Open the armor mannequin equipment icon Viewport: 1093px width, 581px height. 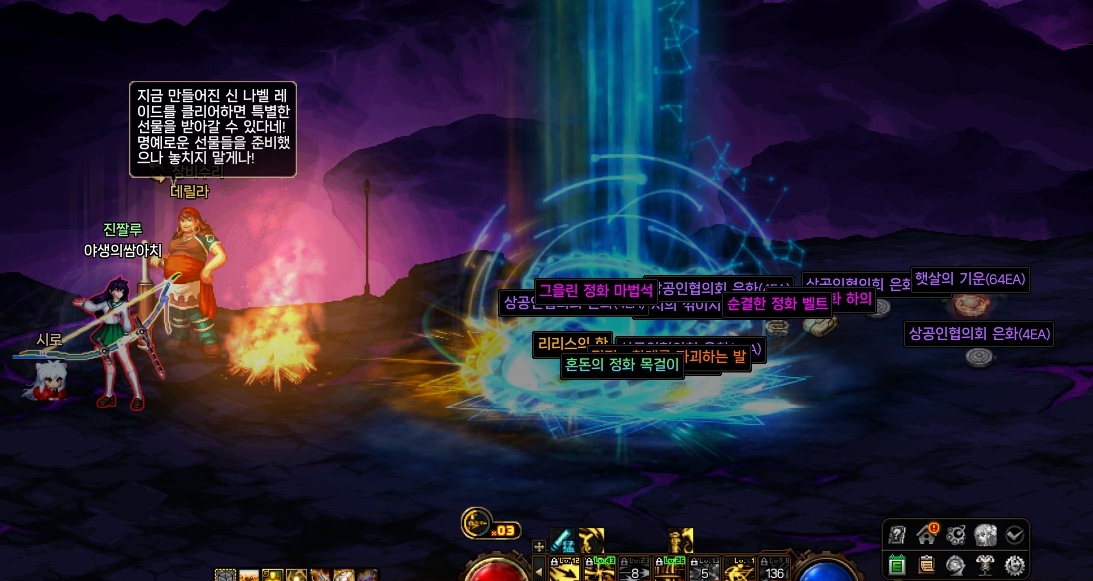coord(985,565)
